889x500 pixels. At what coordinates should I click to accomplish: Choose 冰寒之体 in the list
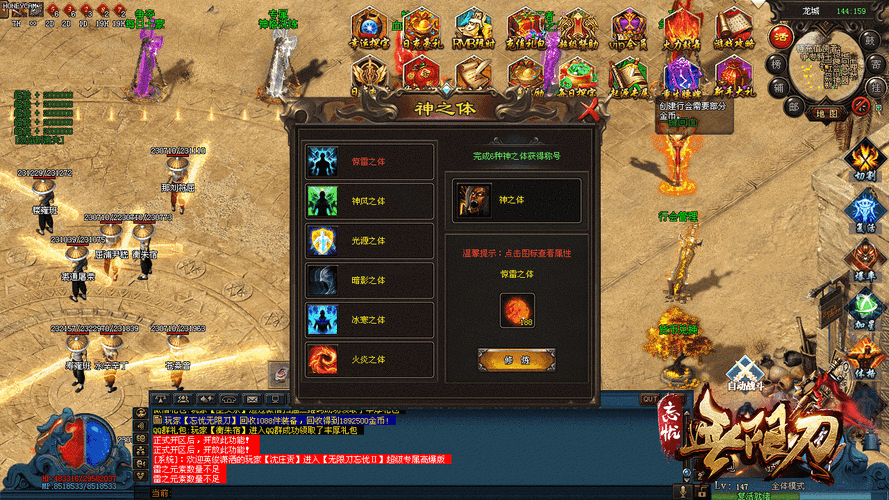[x=369, y=321]
